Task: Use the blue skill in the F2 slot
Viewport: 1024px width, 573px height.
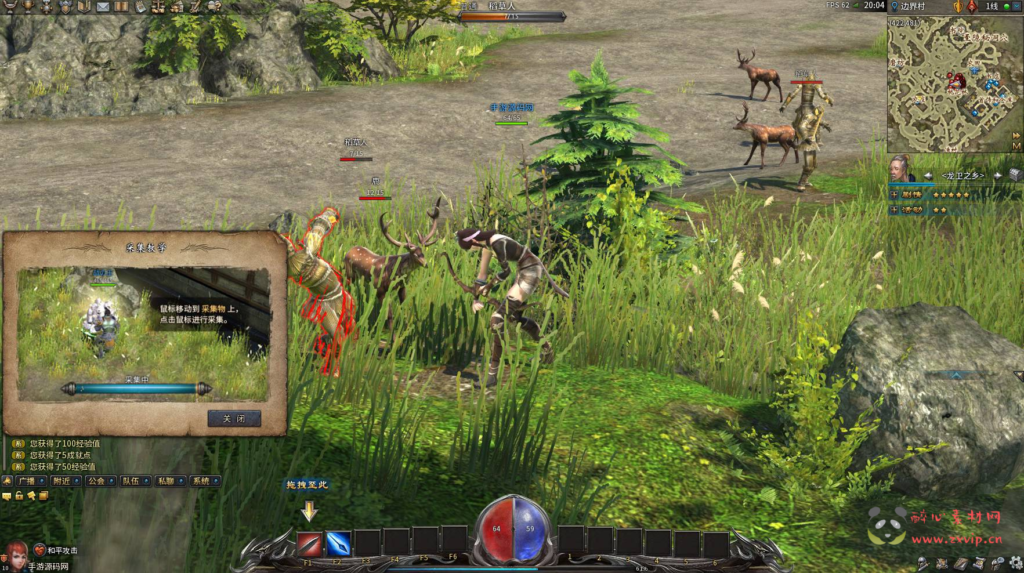Action: [338, 543]
